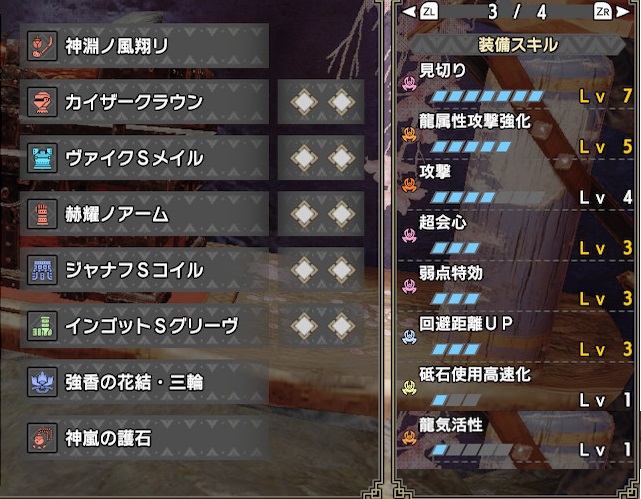Select the 神淵ノ風翔リ weapon row
Viewport: 641px width, 499px height.
pos(145,46)
